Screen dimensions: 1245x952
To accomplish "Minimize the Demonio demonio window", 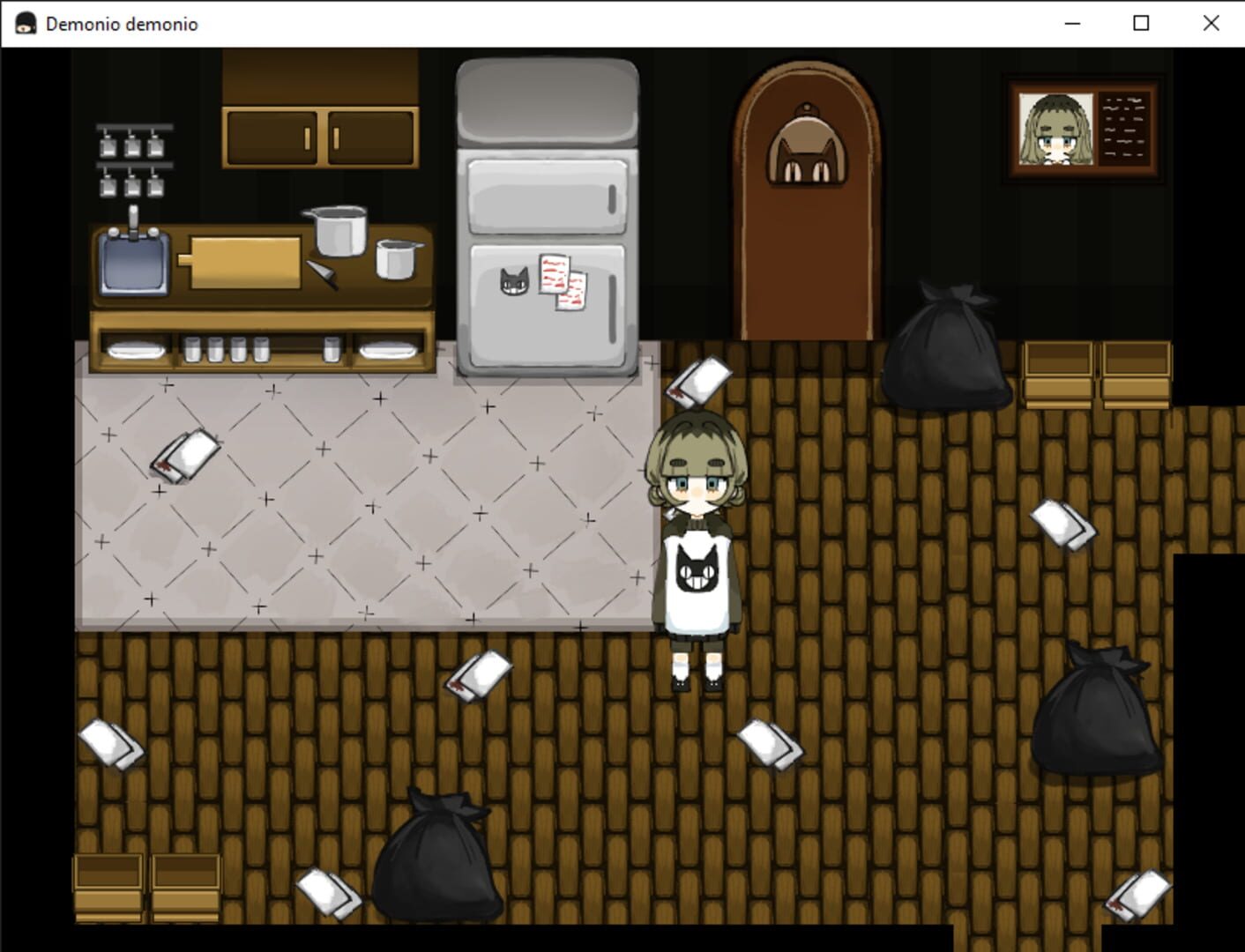I will click(1072, 24).
